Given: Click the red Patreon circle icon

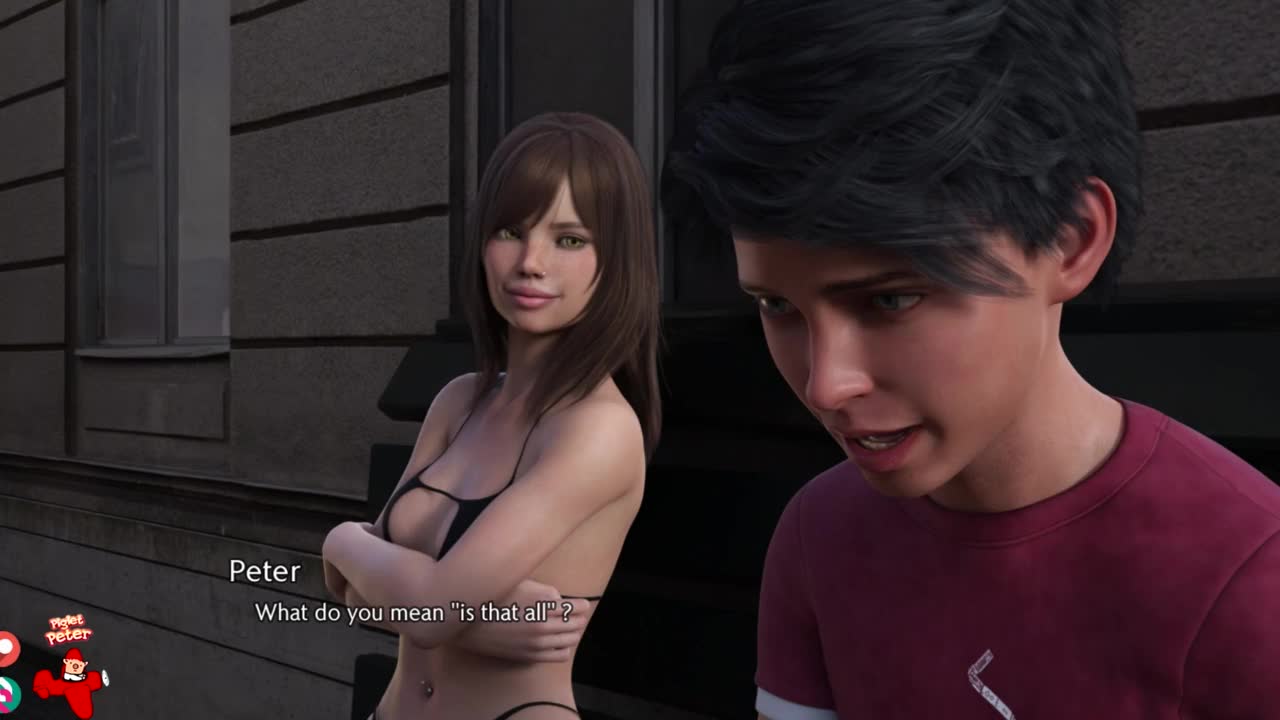Looking at the screenshot, I should coord(7,648).
